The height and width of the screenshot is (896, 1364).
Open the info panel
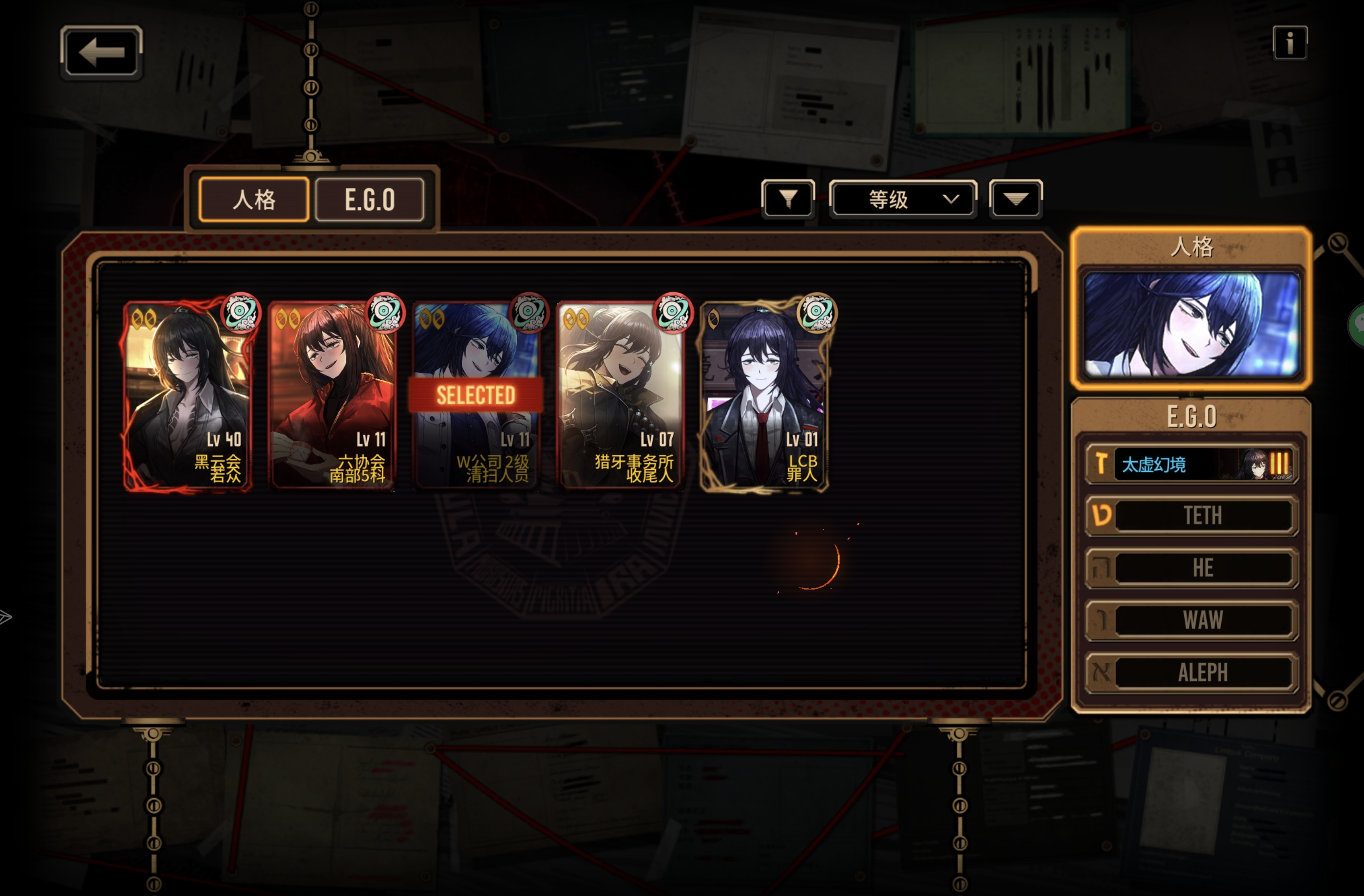point(1289,42)
